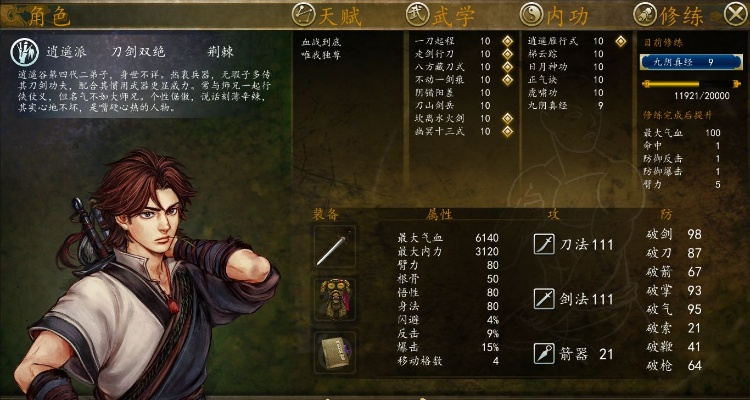Screen dimensions: 750x400
Task: Click the 刀法 saber proficiency icon
Action: point(544,244)
